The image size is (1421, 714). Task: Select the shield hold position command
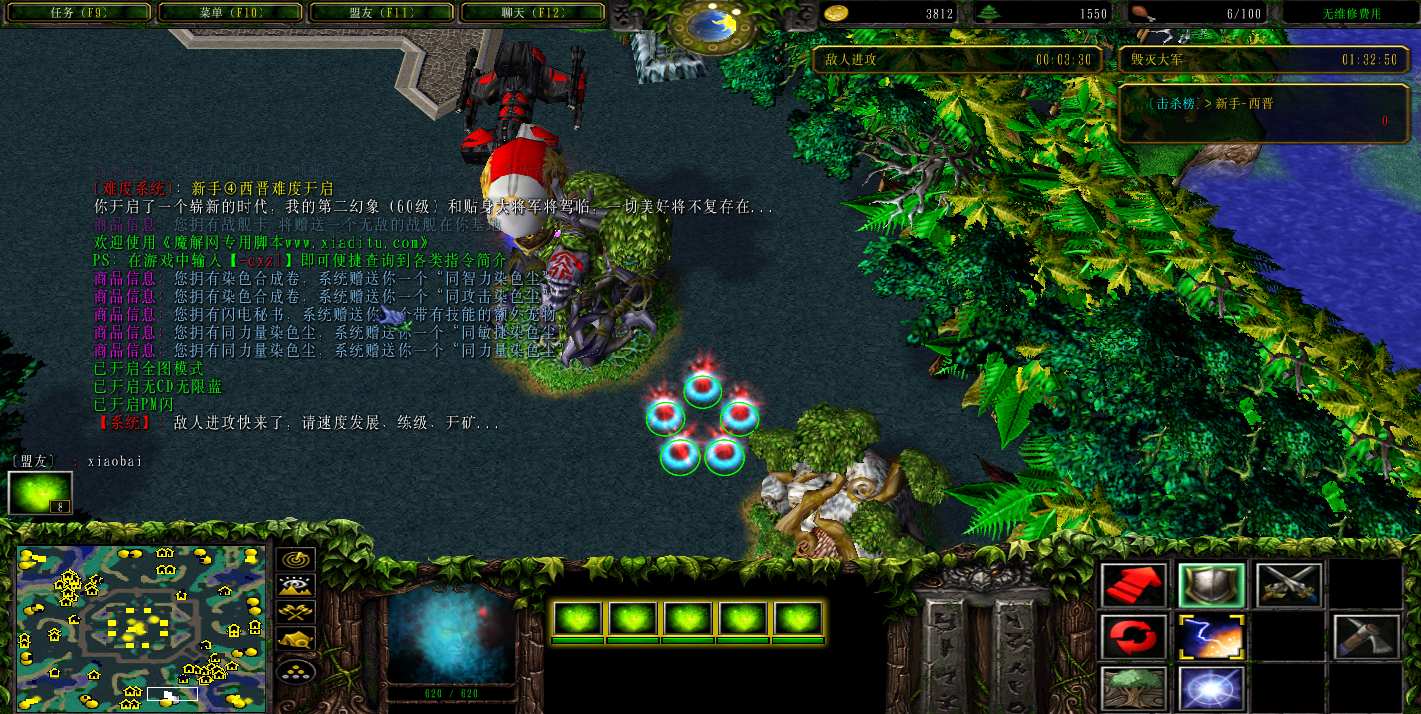pyautogui.click(x=1211, y=585)
